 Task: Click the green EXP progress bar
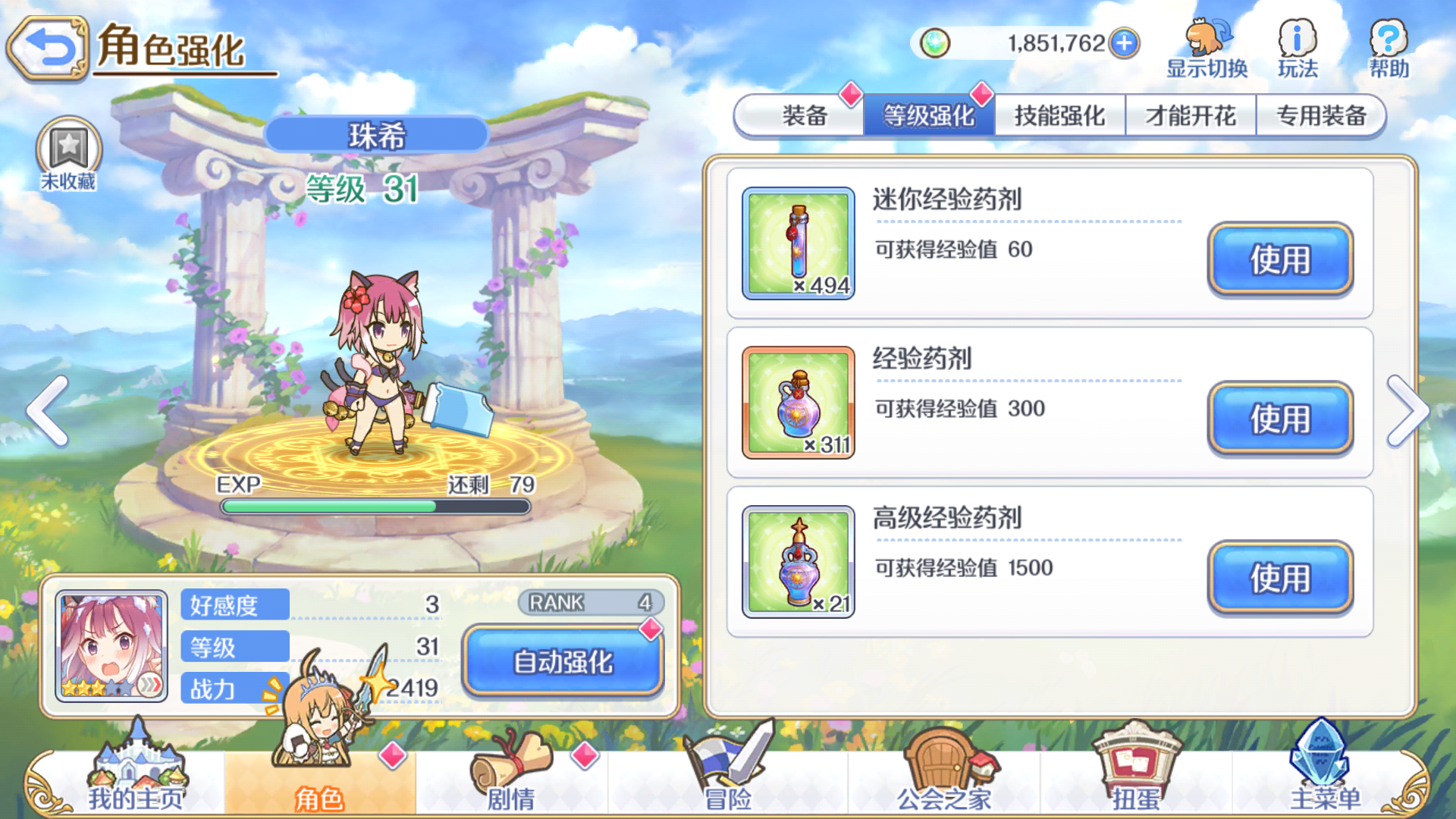375,507
